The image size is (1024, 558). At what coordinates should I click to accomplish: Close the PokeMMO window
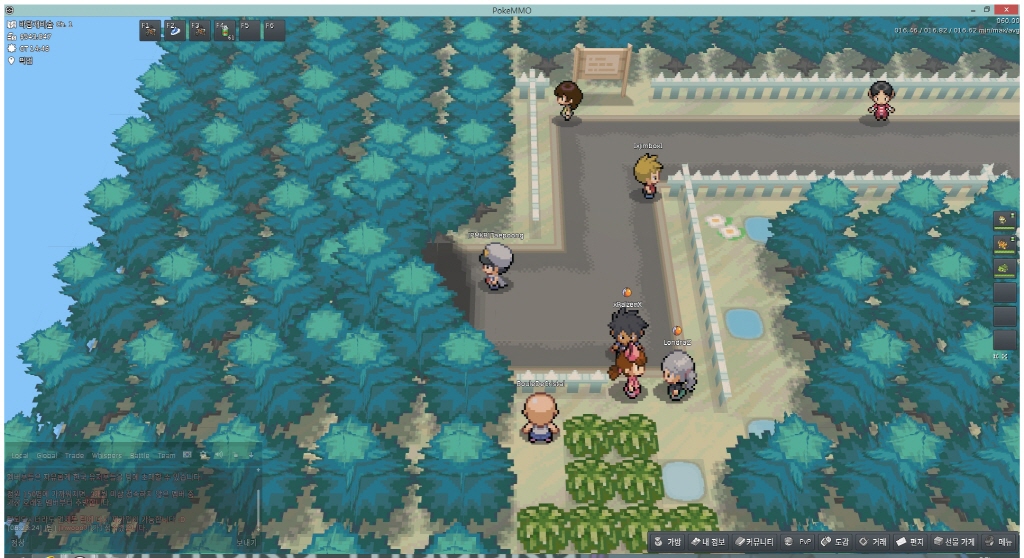click(1007, 8)
